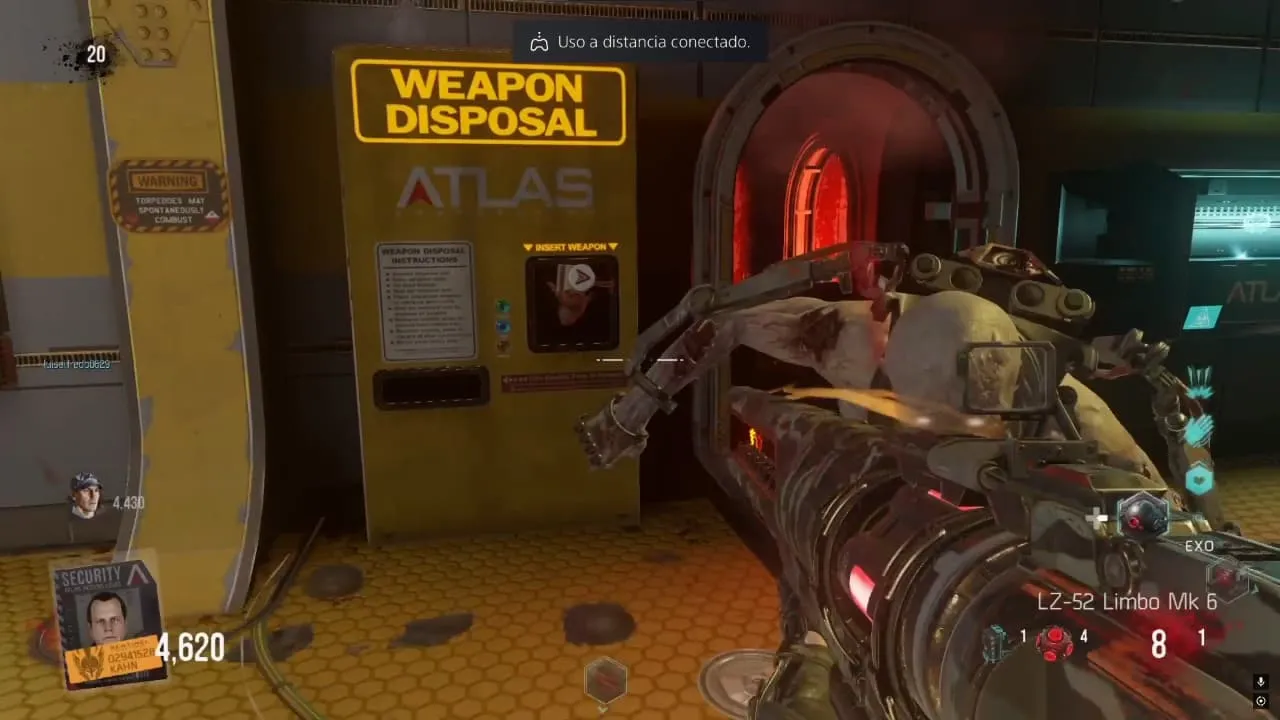The height and width of the screenshot is (720, 1280).
Task: Select the teammate portrait wearing a cap
Action: point(86,495)
